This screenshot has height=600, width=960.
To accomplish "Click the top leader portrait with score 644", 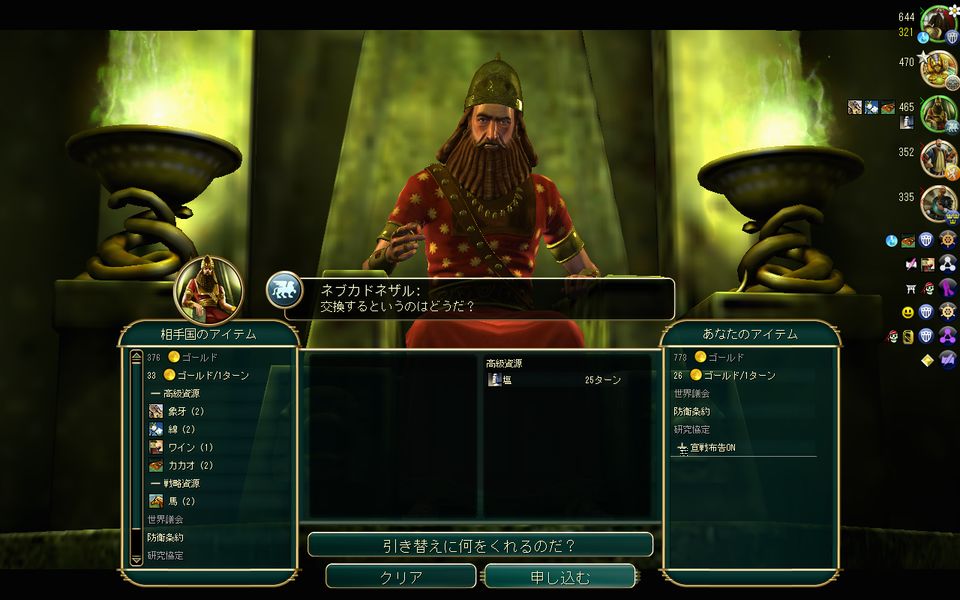I will click(x=938, y=23).
